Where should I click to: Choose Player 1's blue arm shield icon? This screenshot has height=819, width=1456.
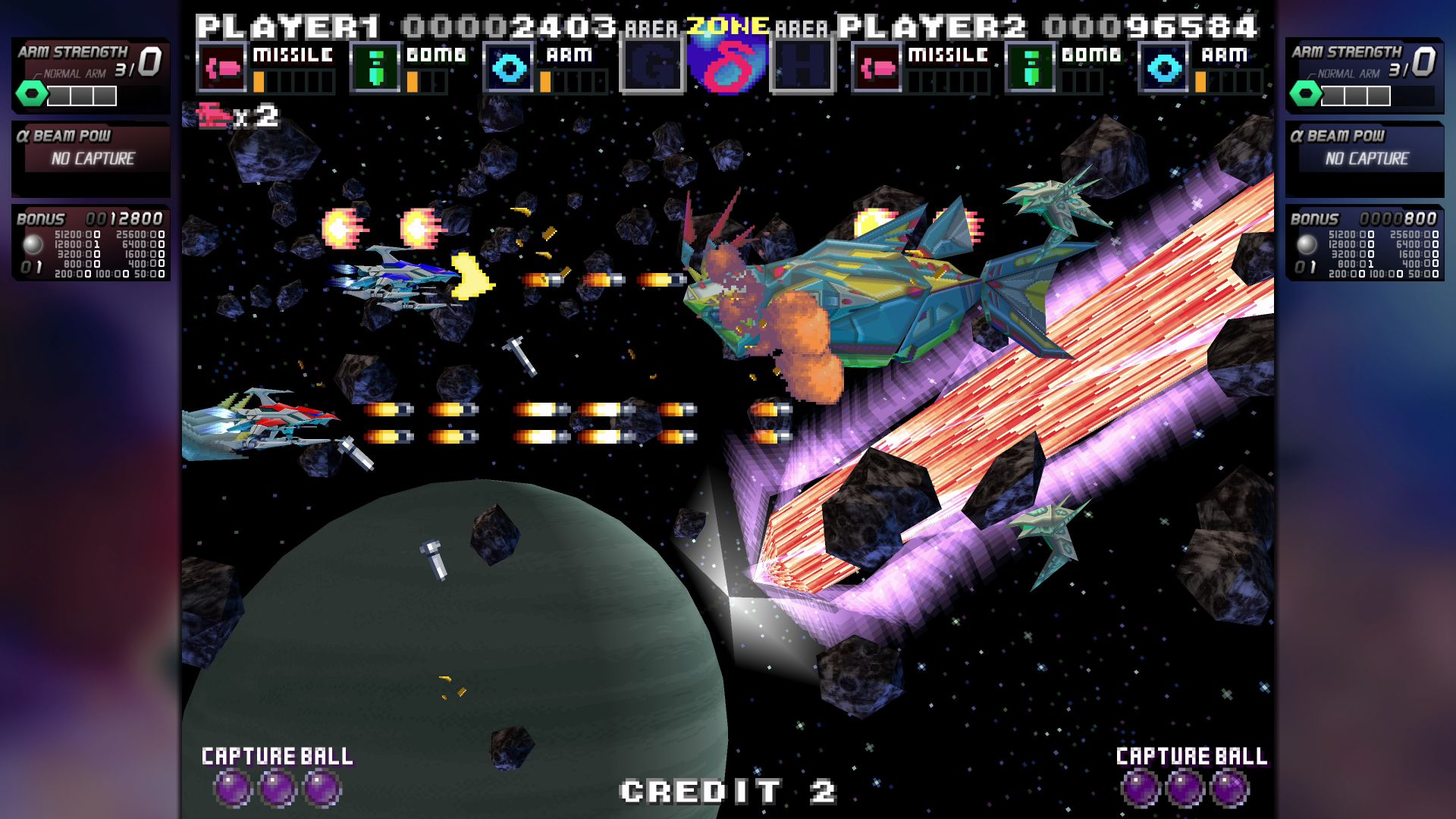[x=508, y=68]
